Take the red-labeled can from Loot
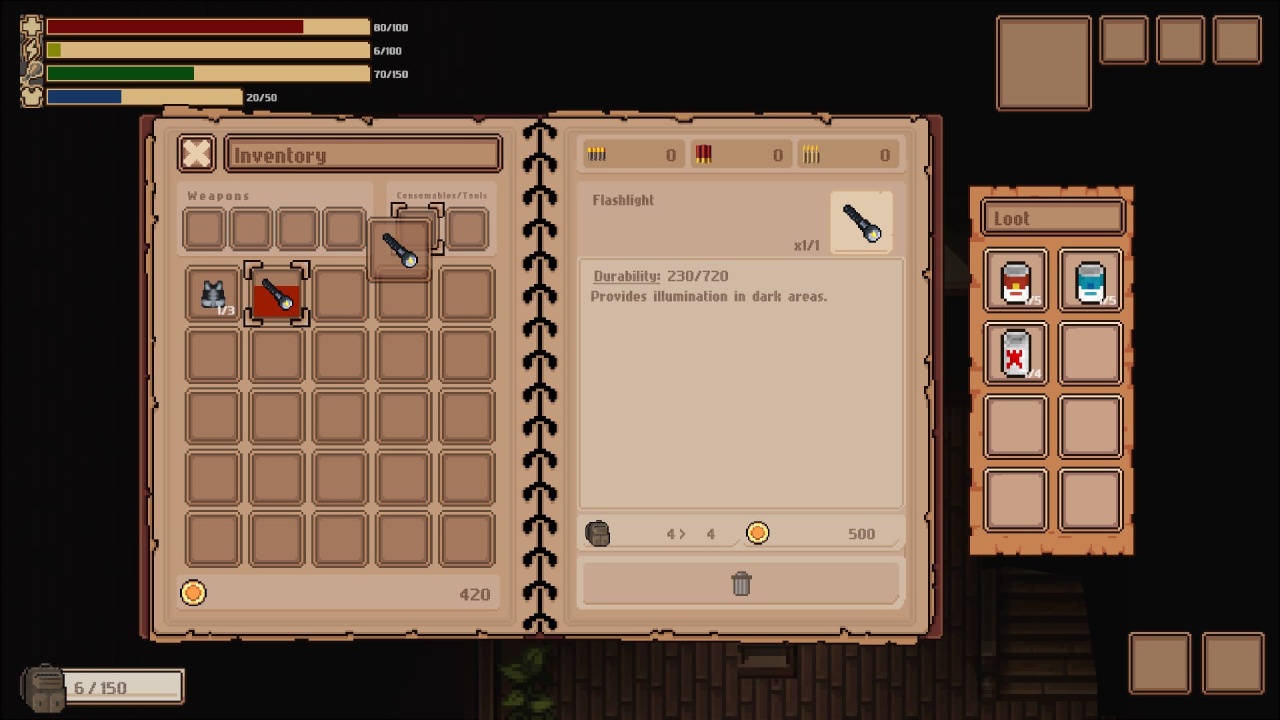This screenshot has width=1280, height=720. pyautogui.click(x=1016, y=281)
